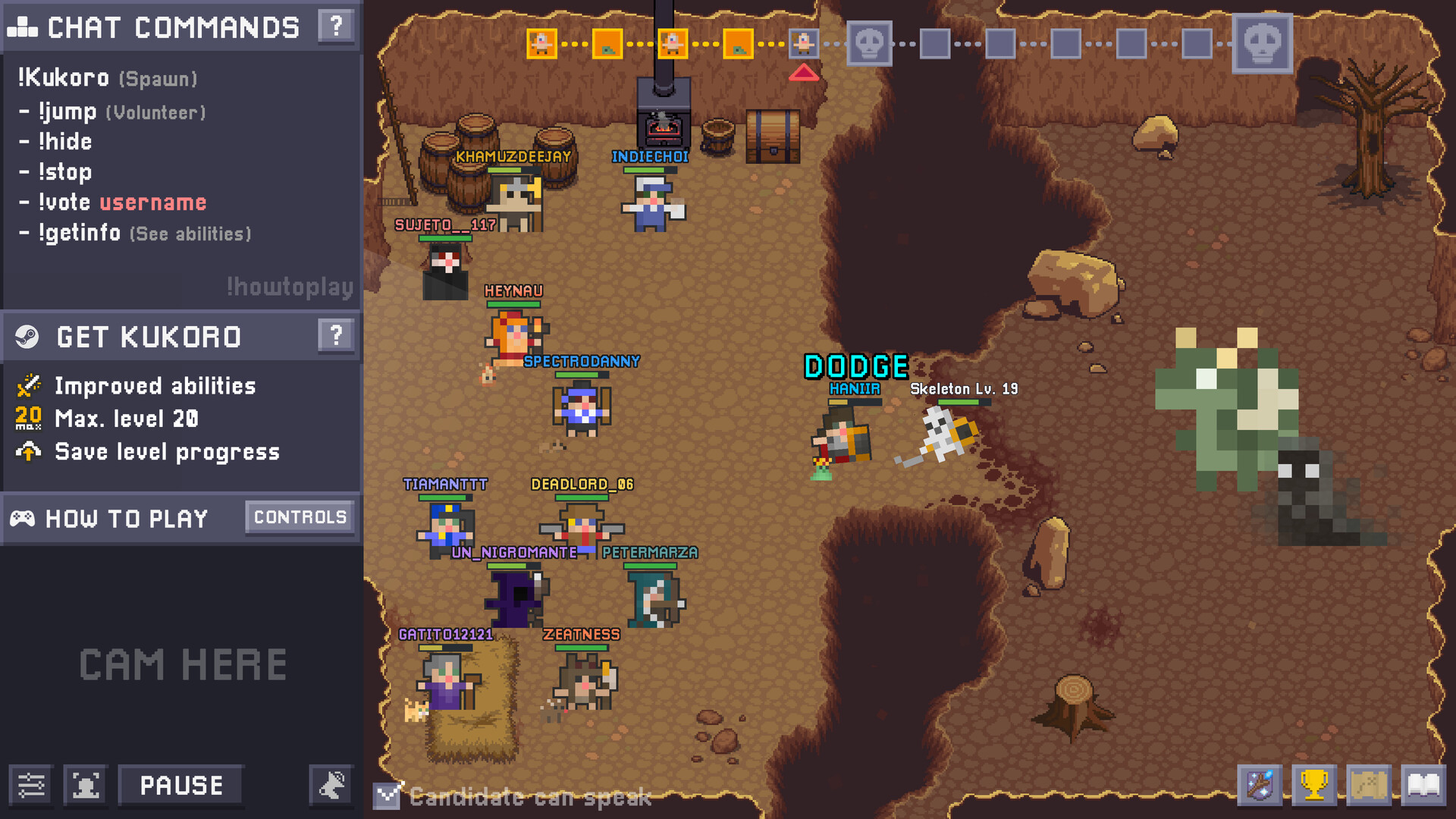Open the book of rules icon

tap(1425, 785)
